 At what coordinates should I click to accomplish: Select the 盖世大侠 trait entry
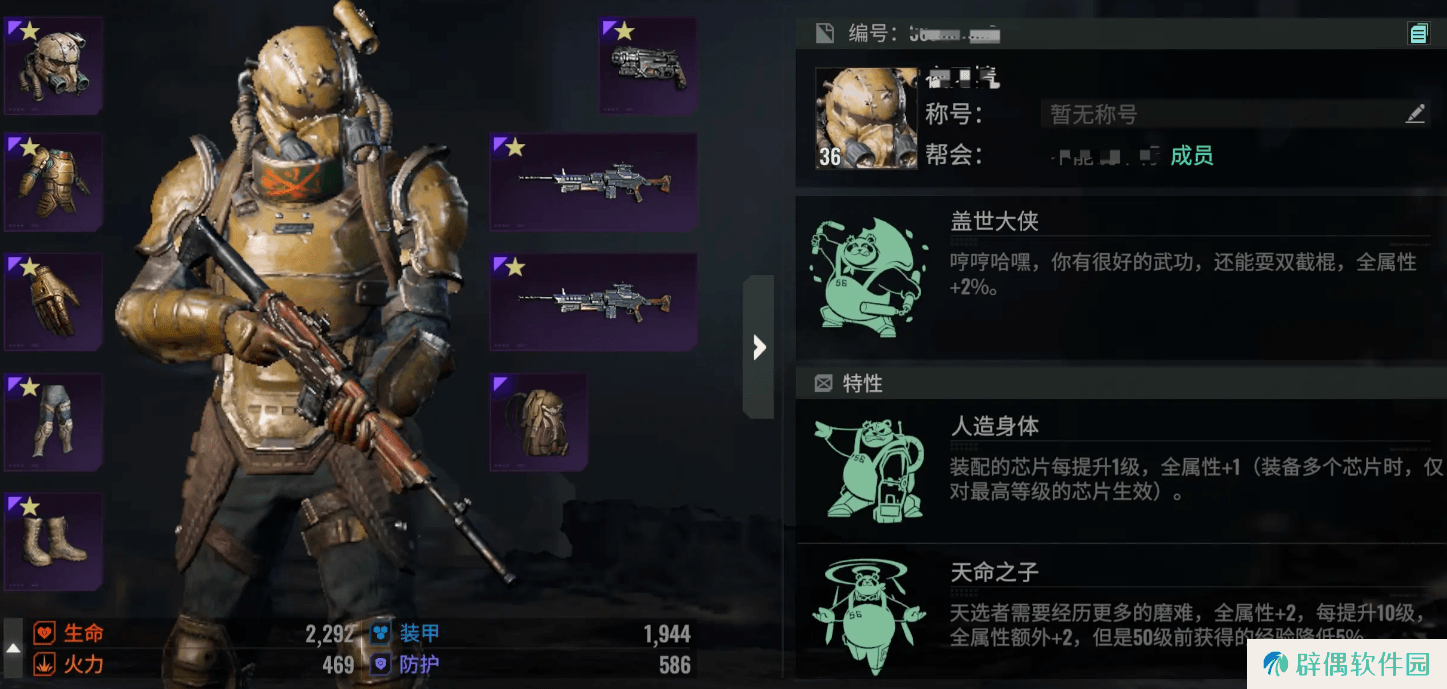click(x=1120, y=274)
